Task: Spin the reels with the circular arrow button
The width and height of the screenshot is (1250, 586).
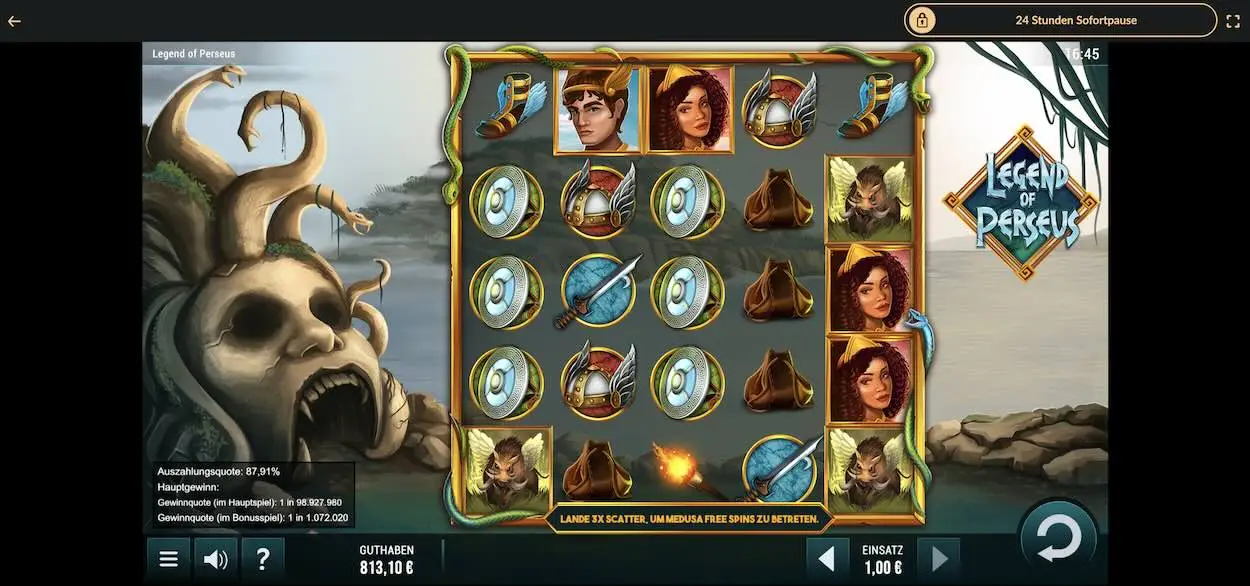Action: point(1058,539)
